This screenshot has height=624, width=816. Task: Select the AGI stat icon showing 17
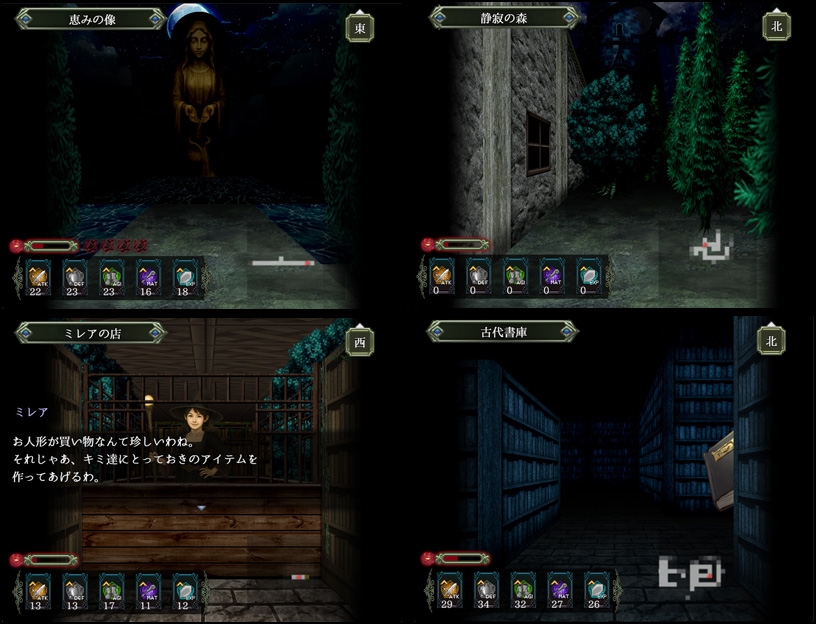(111, 589)
